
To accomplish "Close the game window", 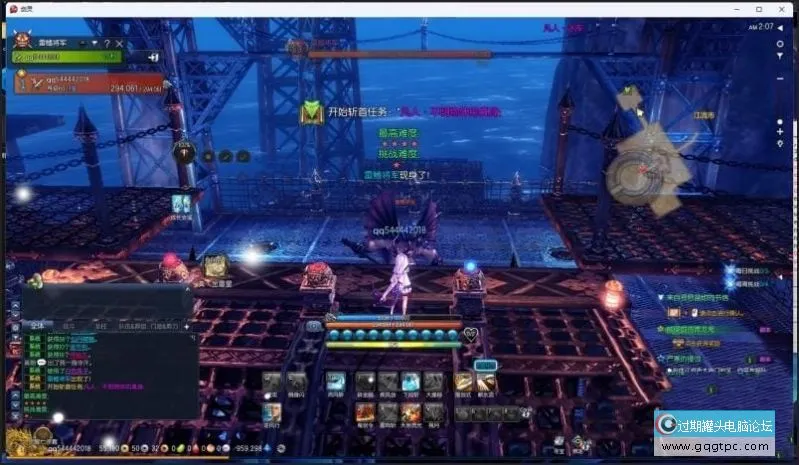I will 788,8.
